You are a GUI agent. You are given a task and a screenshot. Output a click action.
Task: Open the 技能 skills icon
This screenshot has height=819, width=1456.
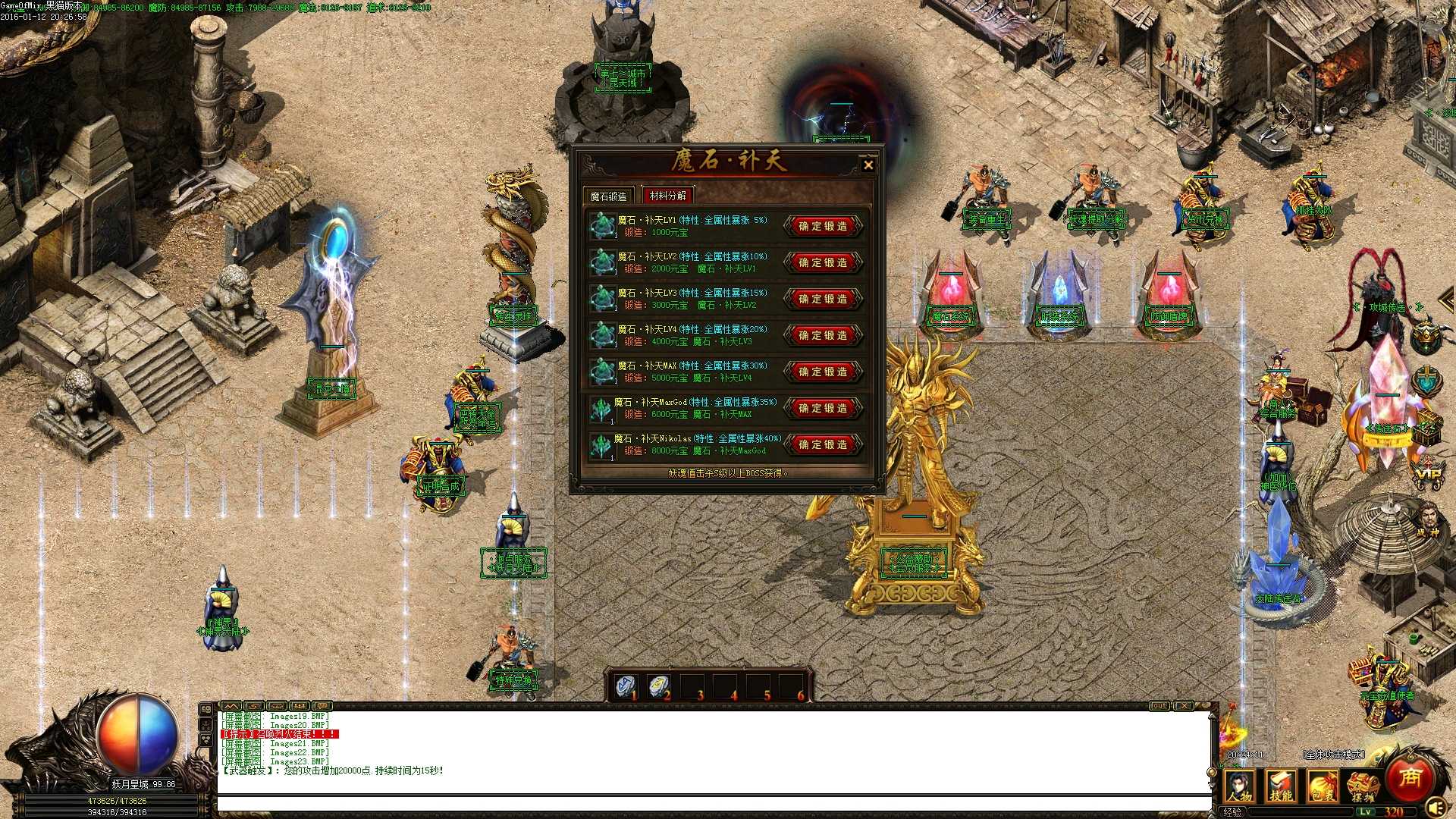pos(1281,786)
